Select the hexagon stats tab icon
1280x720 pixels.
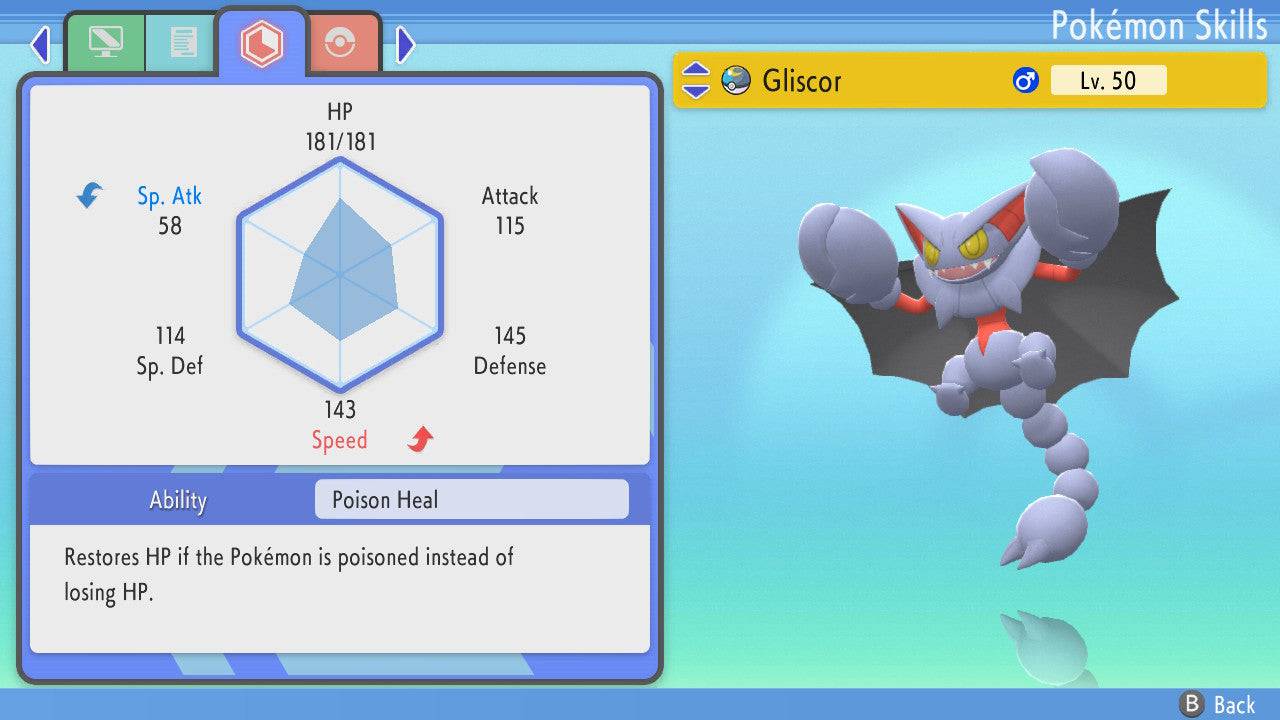coord(262,42)
